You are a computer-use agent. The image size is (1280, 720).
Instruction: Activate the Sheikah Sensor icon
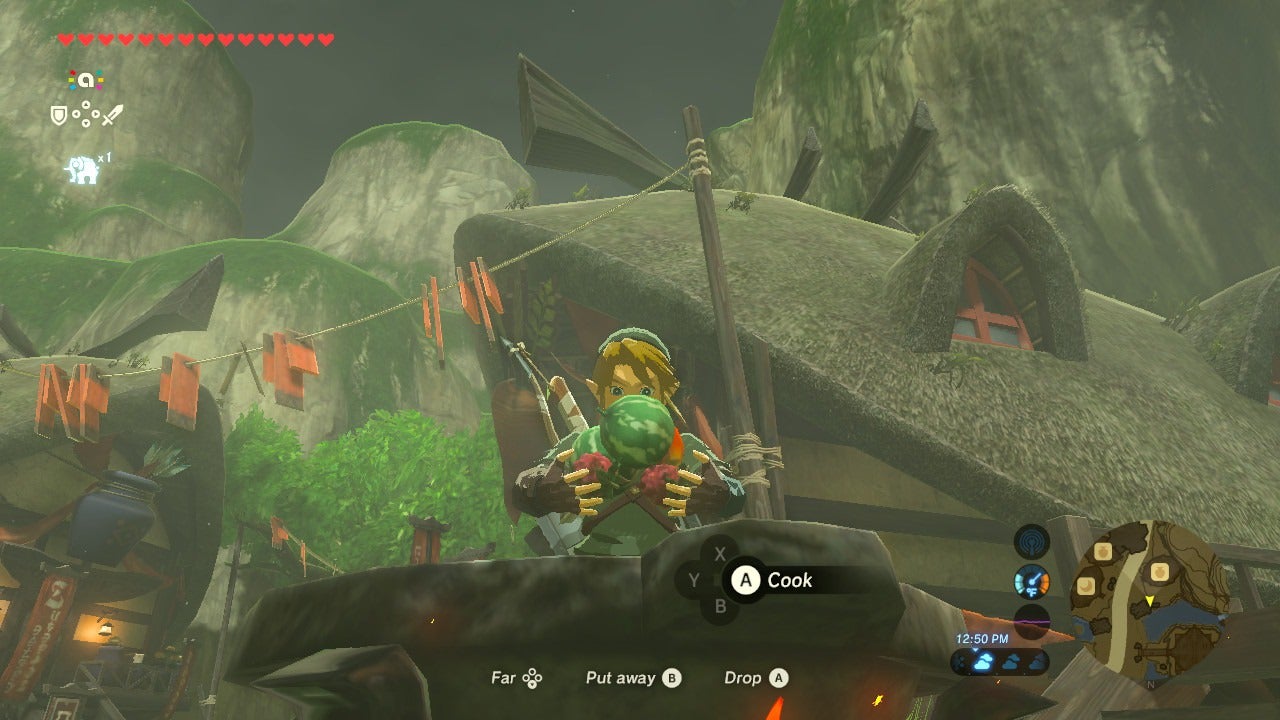pyautogui.click(x=1031, y=542)
